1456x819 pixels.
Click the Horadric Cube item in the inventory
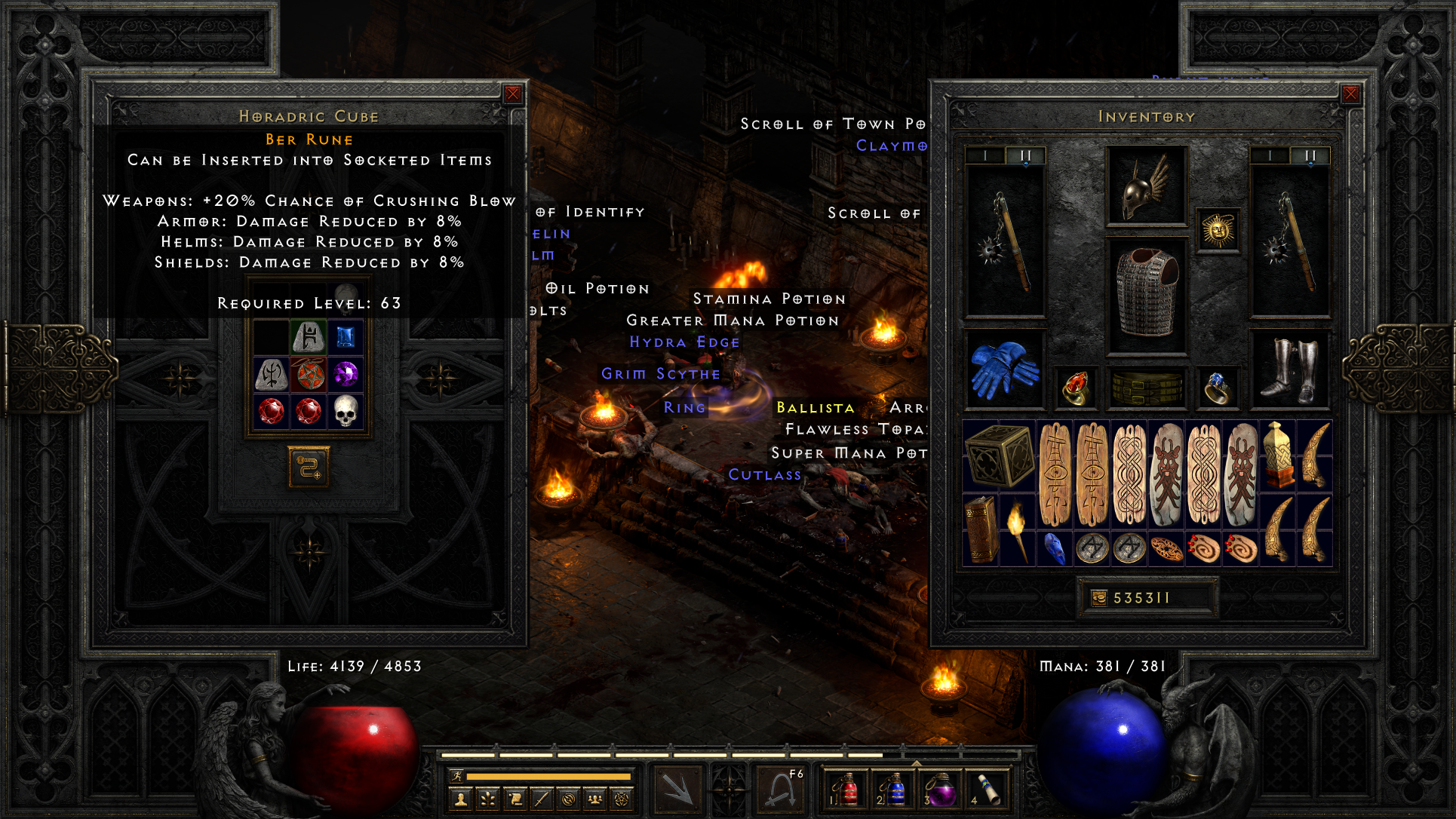[1000, 458]
